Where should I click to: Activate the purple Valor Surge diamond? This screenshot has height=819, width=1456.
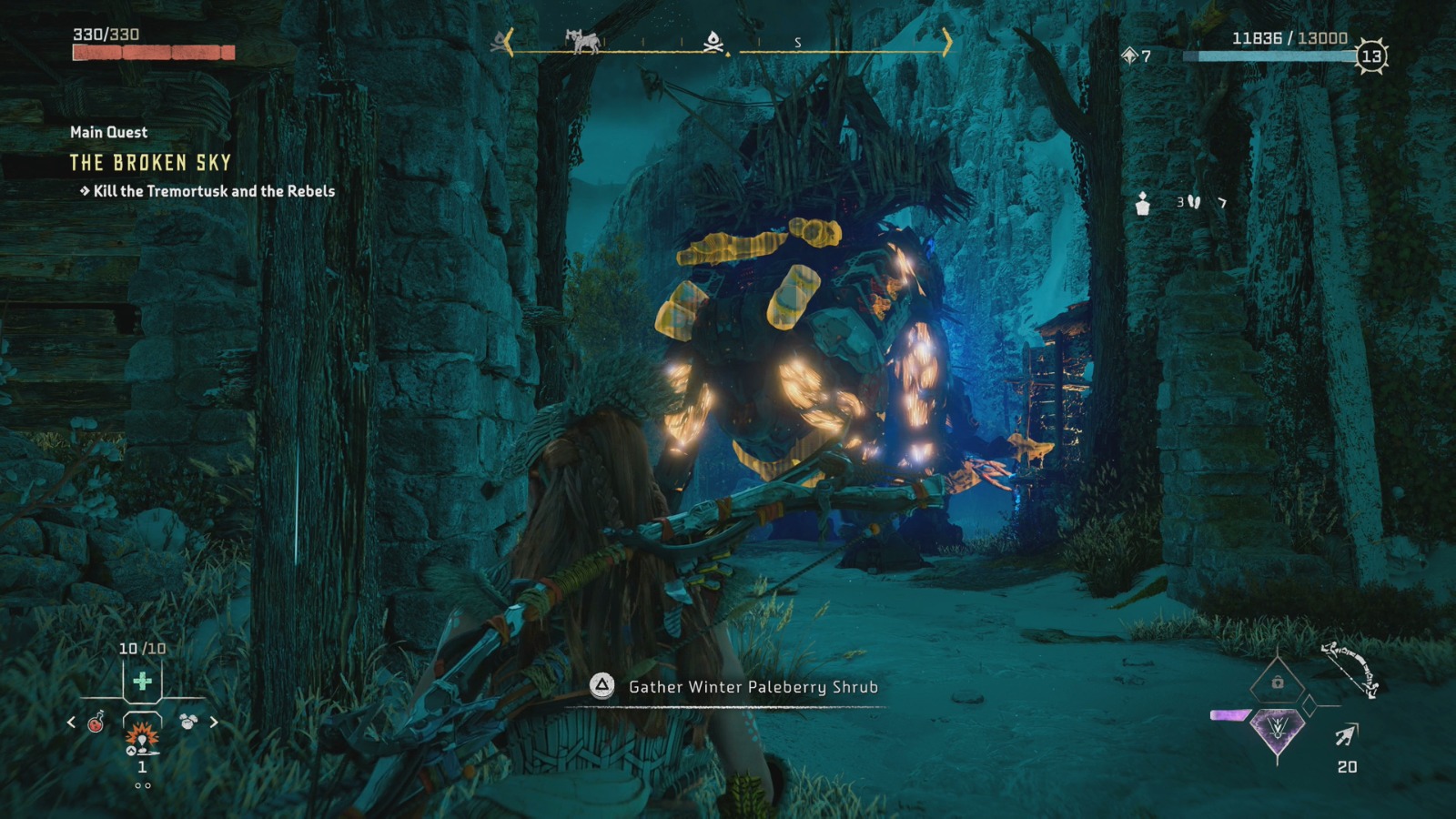(1277, 729)
